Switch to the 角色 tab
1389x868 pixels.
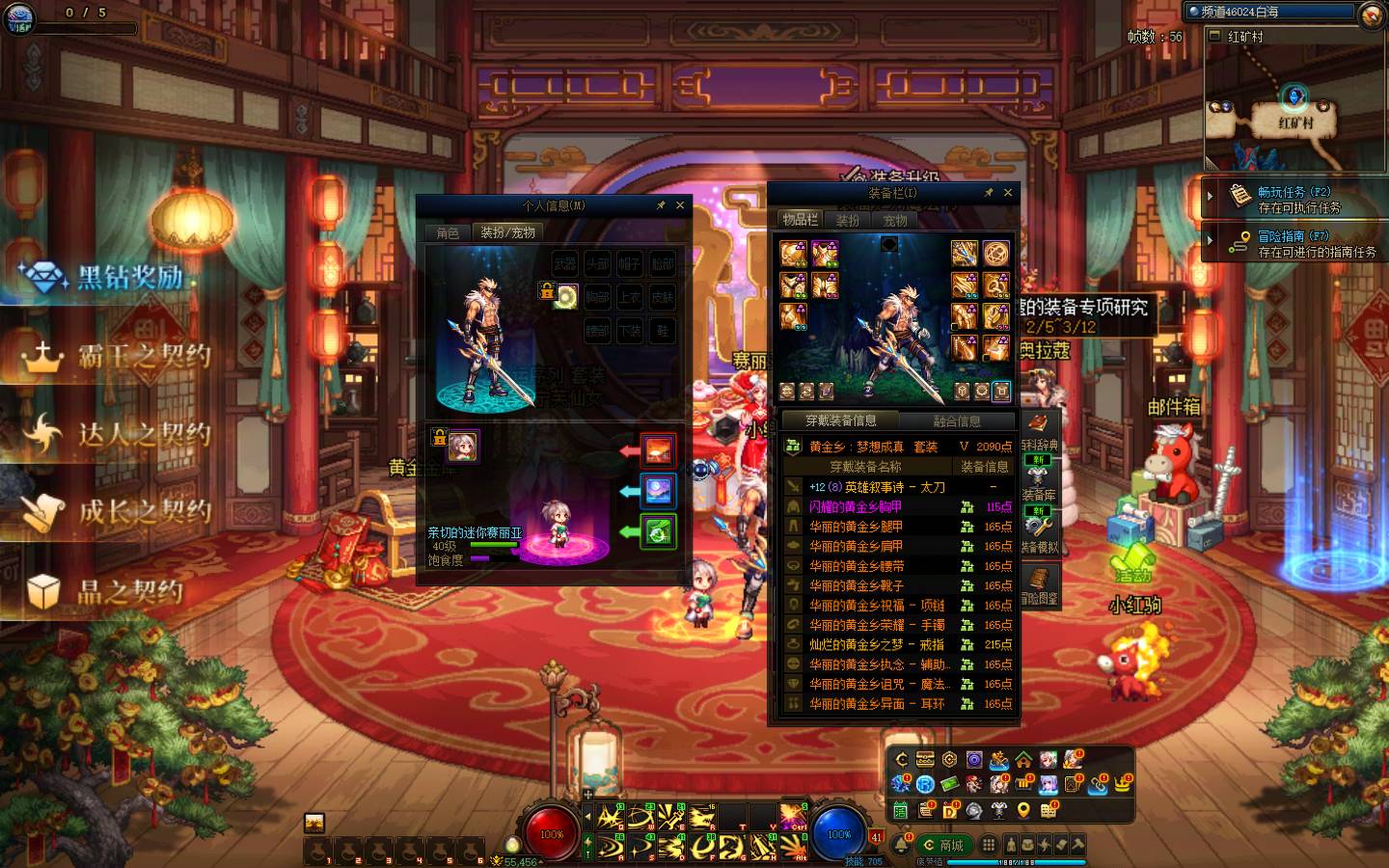point(448,232)
